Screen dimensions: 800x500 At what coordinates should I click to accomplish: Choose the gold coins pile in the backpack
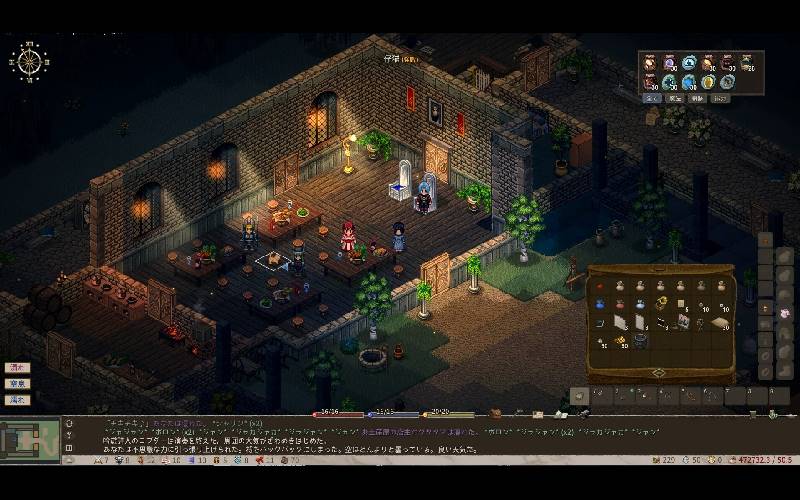620,341
